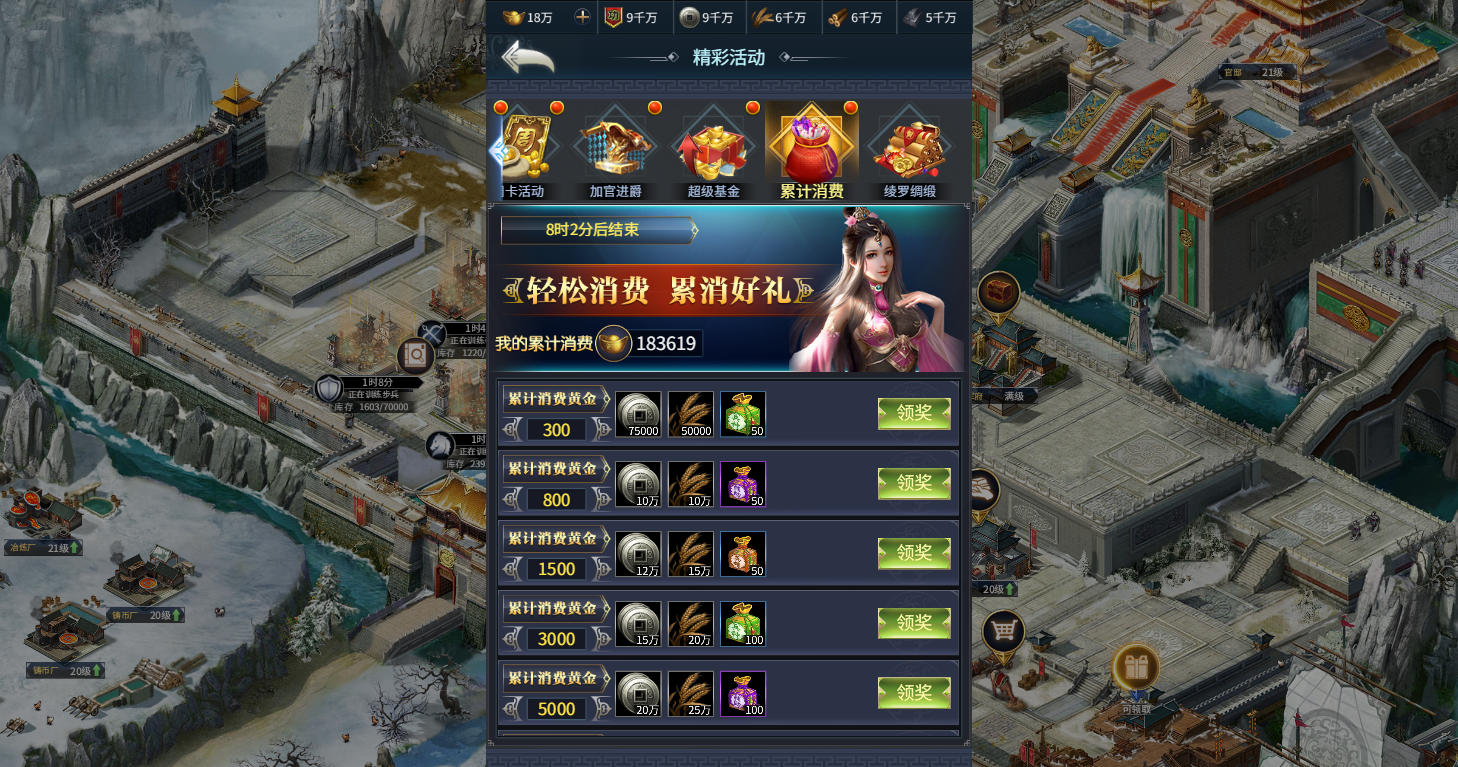This screenshot has width=1458, height=767.
Task: Inspect the 50000 grain reward icon
Action: point(690,414)
